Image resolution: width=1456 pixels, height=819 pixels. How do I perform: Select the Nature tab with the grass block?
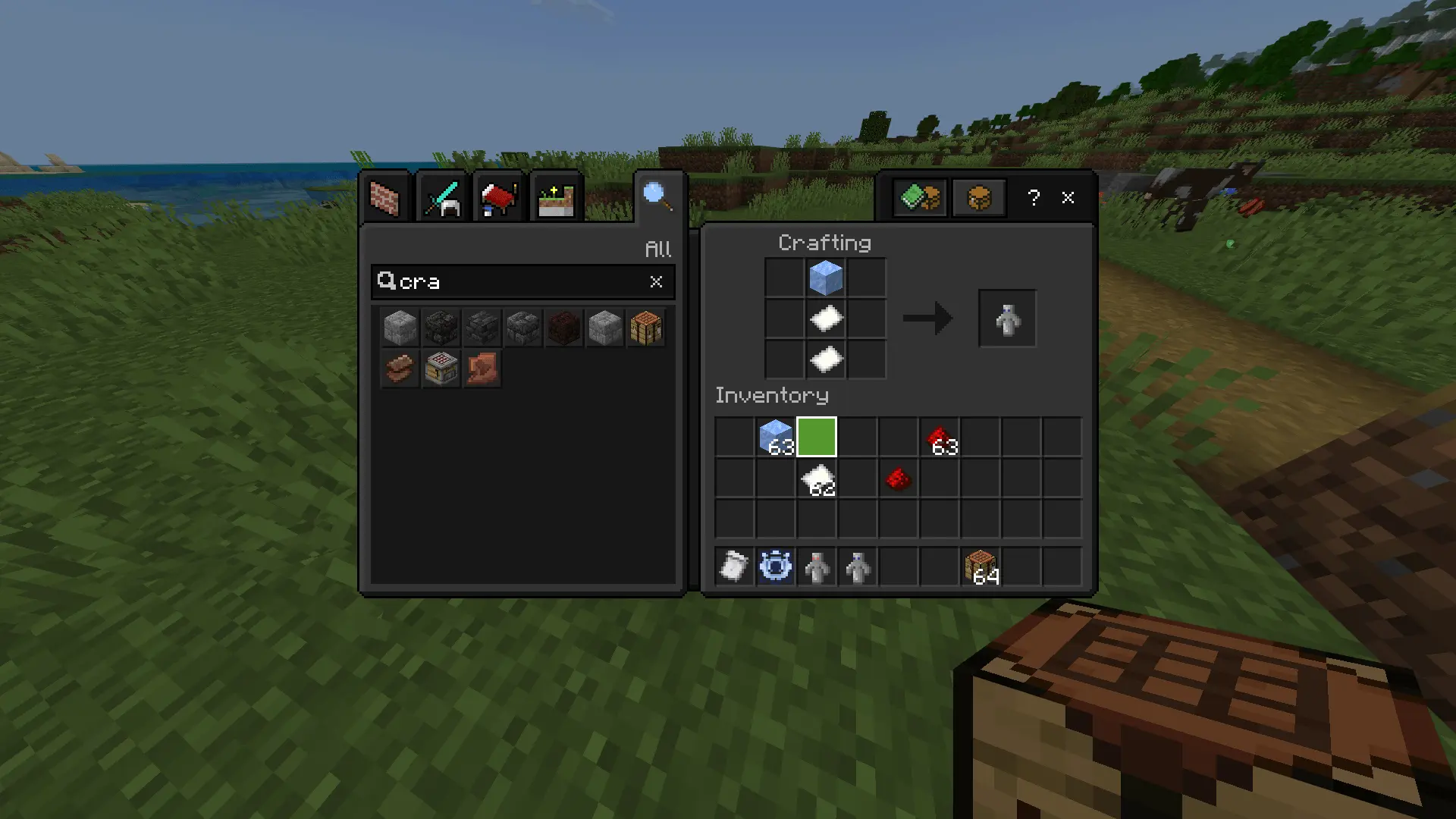556,199
